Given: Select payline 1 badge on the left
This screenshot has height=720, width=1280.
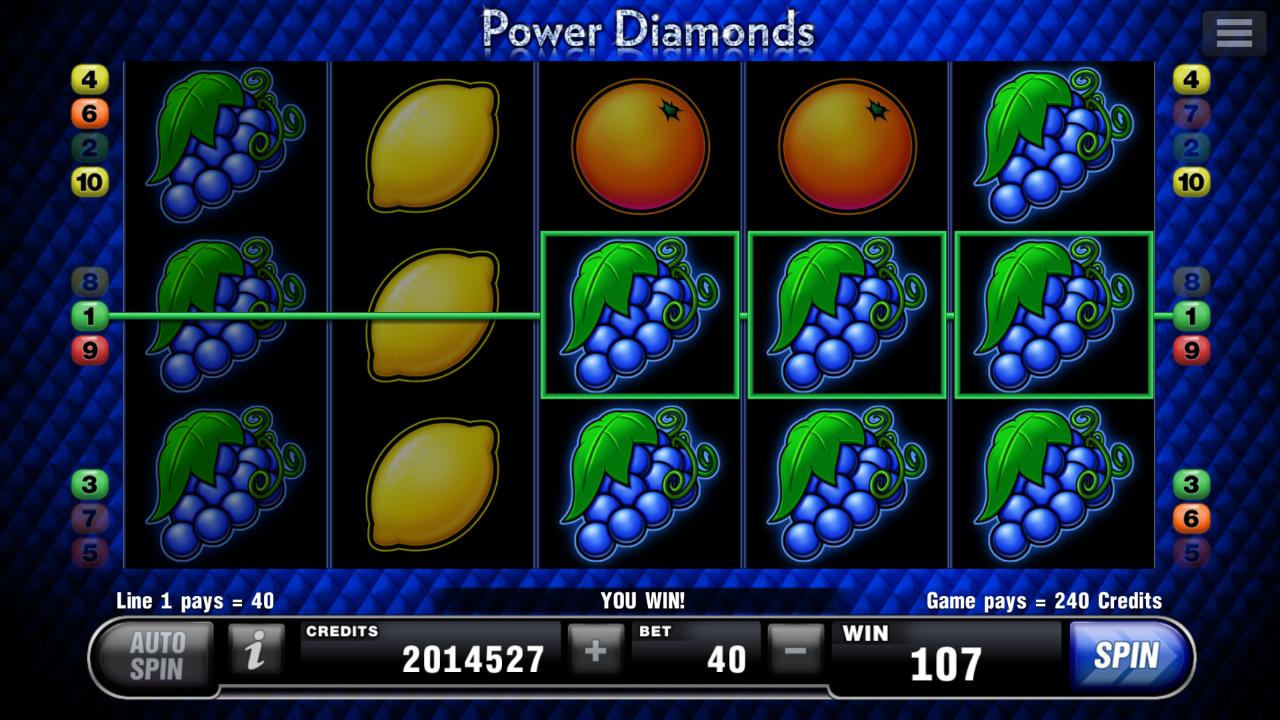Looking at the screenshot, I should coord(90,315).
